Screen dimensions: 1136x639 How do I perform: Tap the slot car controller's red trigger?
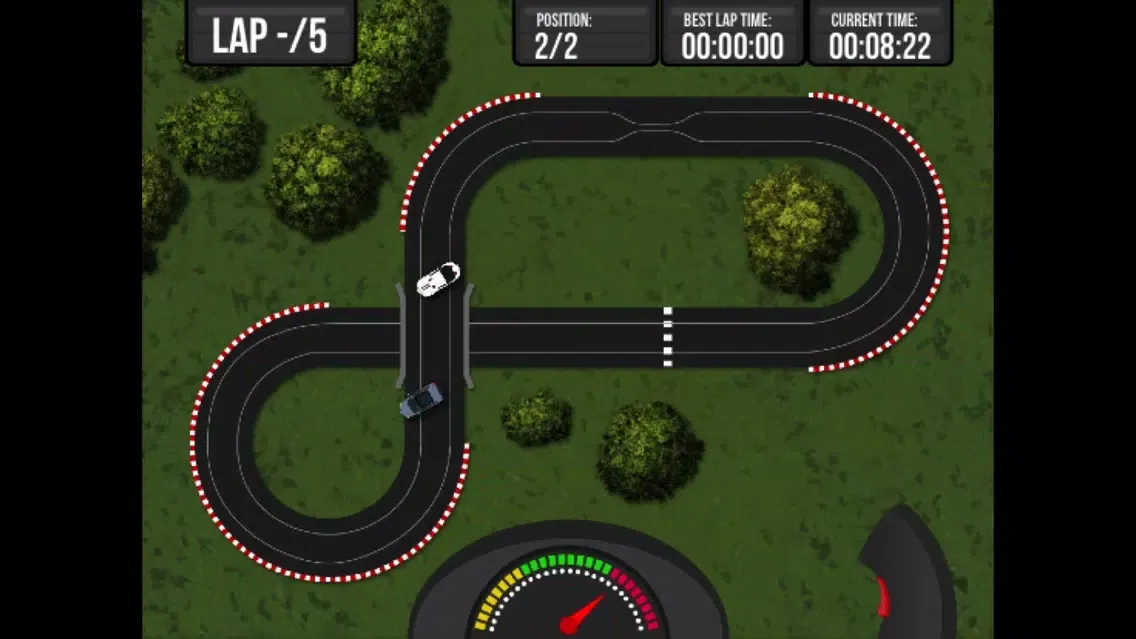tap(882, 596)
